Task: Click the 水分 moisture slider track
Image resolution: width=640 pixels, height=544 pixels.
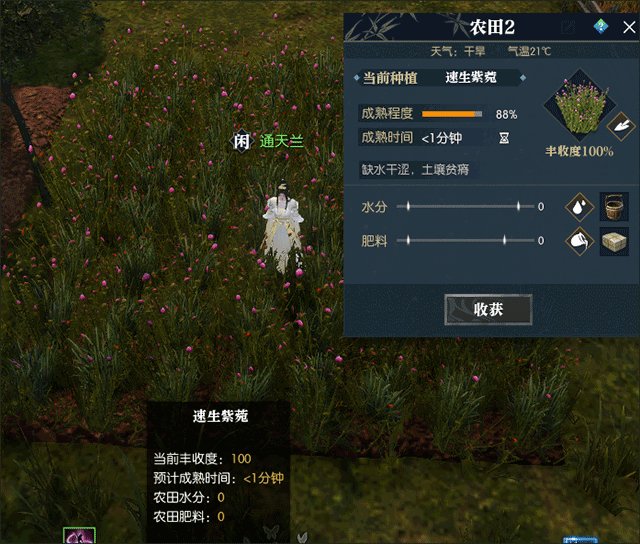Action: click(x=462, y=207)
